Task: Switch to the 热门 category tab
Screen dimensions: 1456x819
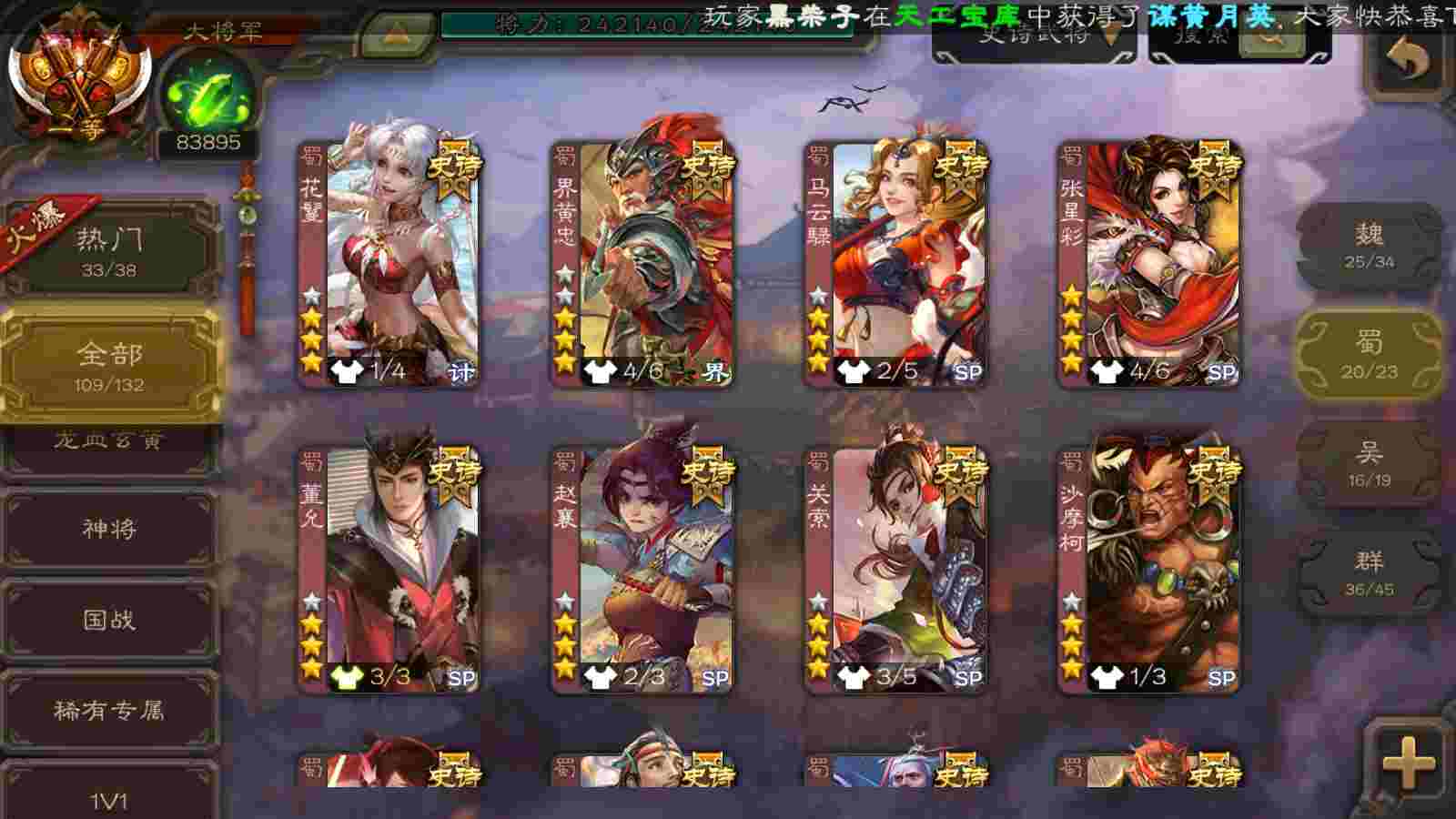Action: pos(109,250)
